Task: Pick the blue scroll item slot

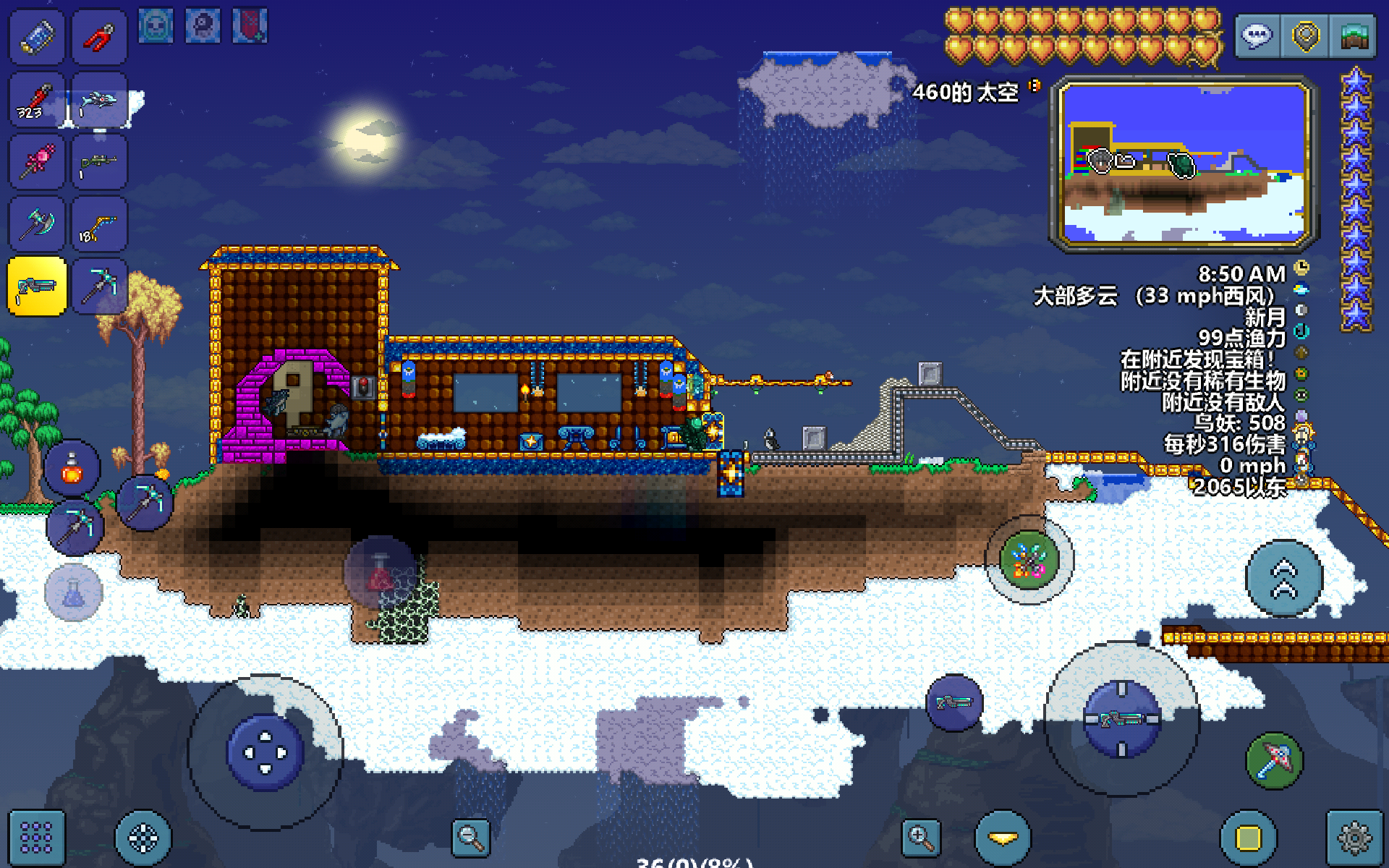Action: coord(37,37)
